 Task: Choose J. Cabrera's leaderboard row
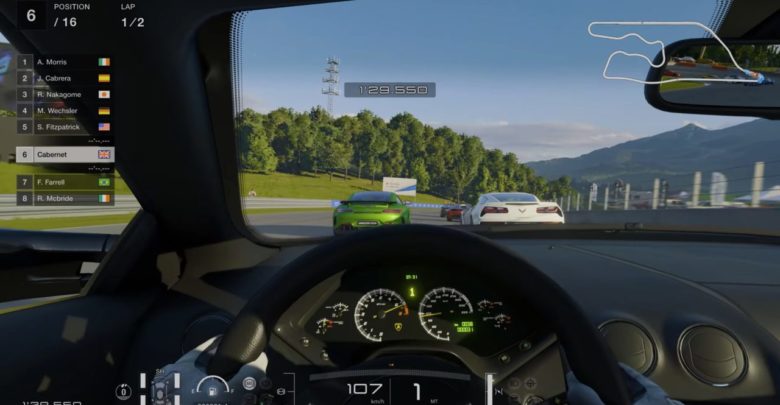tap(64, 78)
